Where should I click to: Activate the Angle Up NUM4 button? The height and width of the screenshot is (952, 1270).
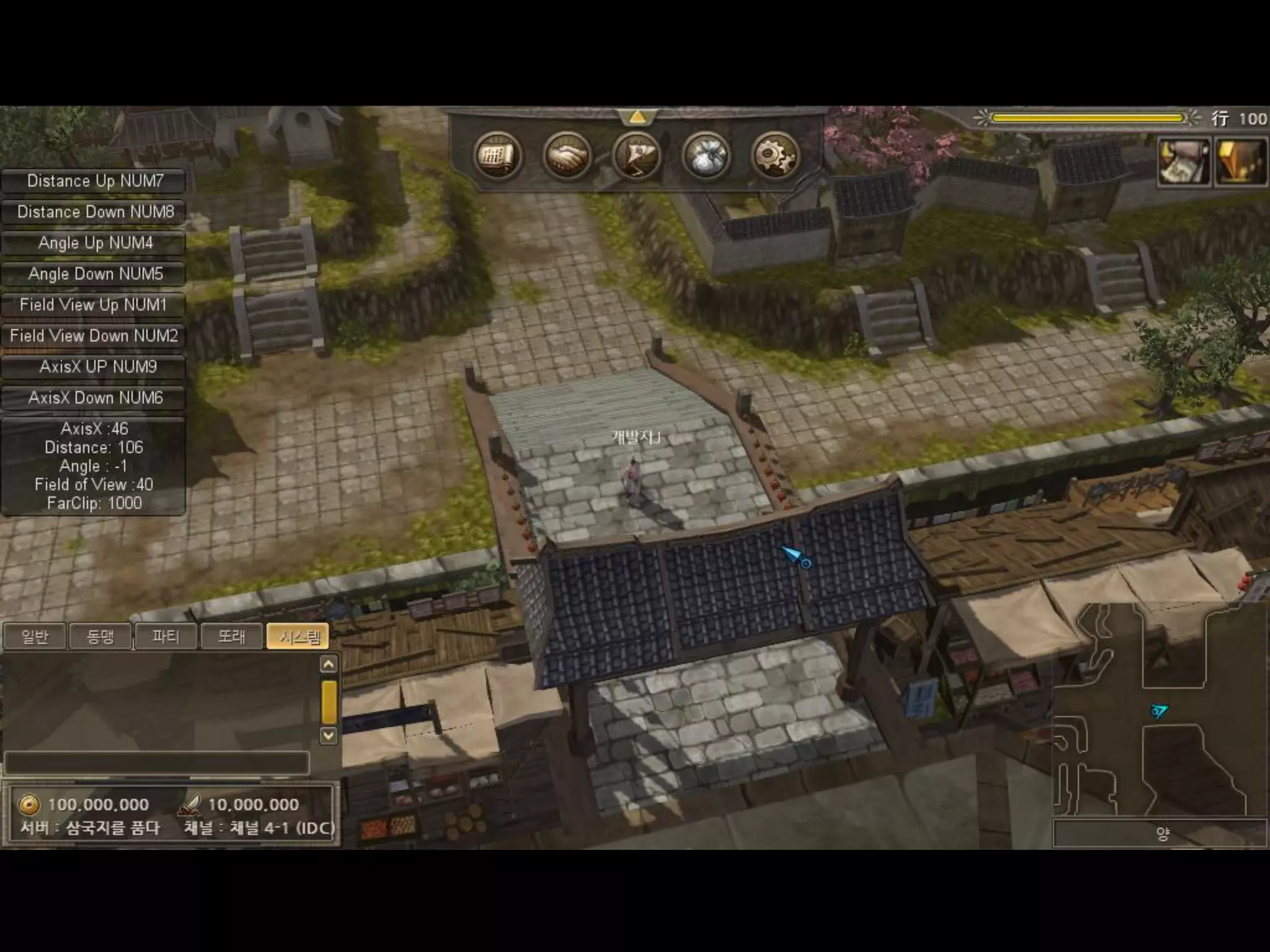point(94,243)
